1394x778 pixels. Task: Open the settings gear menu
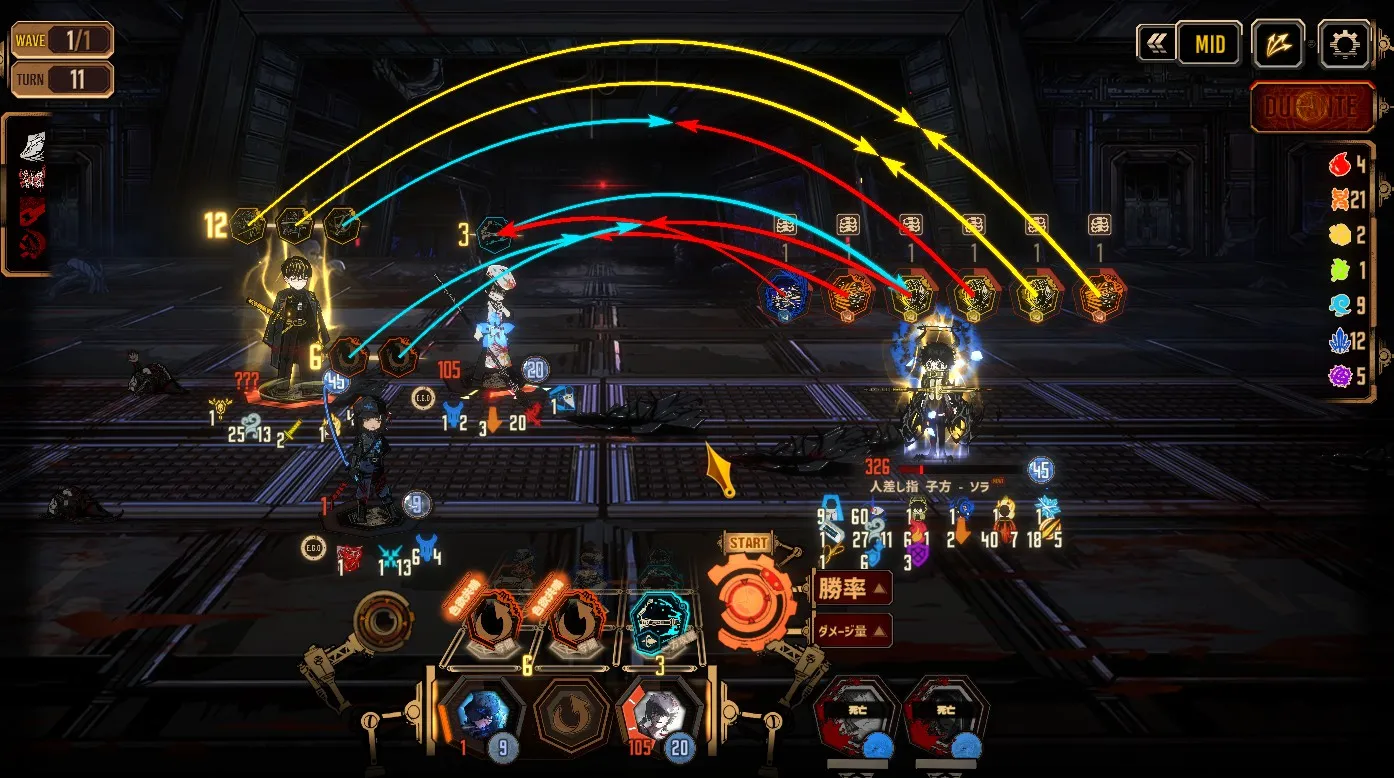(x=1344, y=44)
